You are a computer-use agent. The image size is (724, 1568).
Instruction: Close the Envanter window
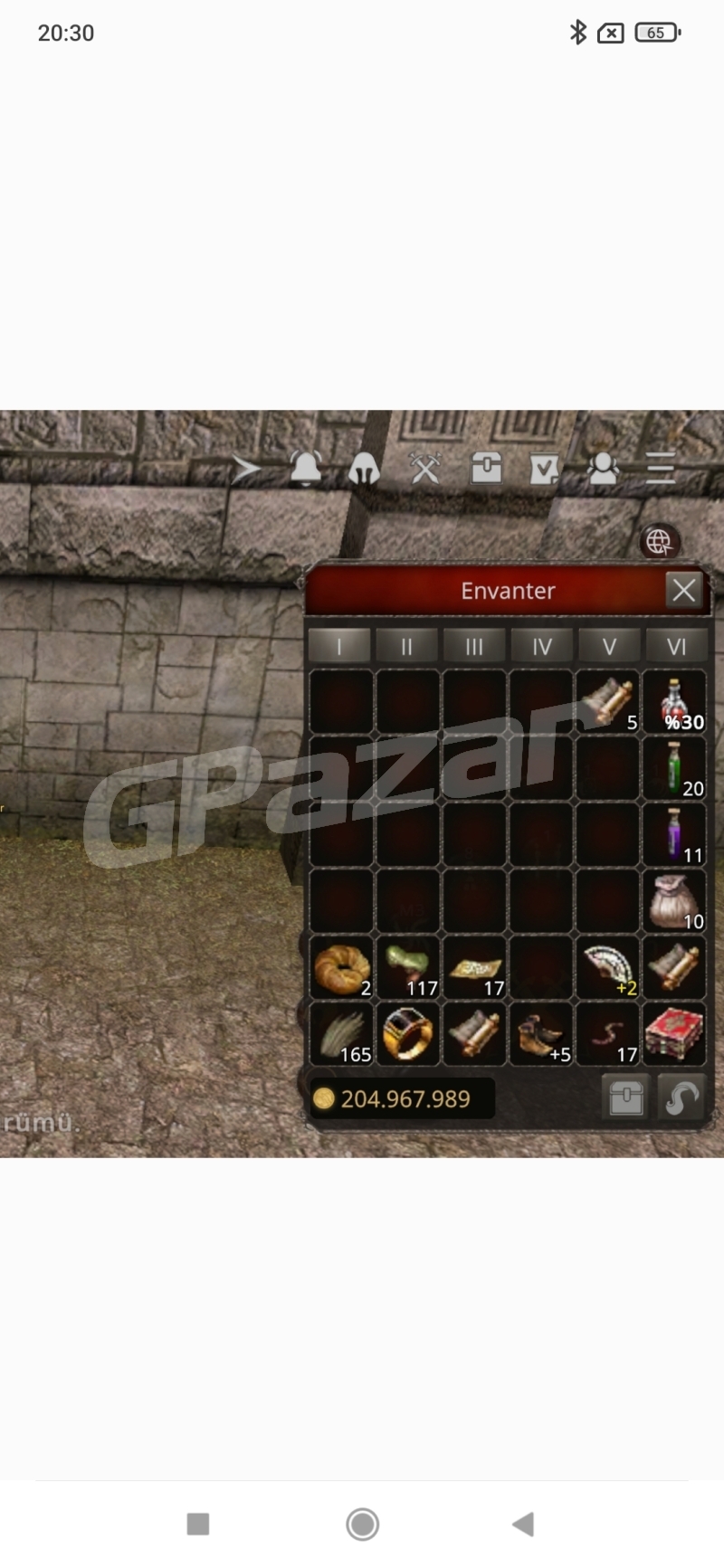click(684, 590)
